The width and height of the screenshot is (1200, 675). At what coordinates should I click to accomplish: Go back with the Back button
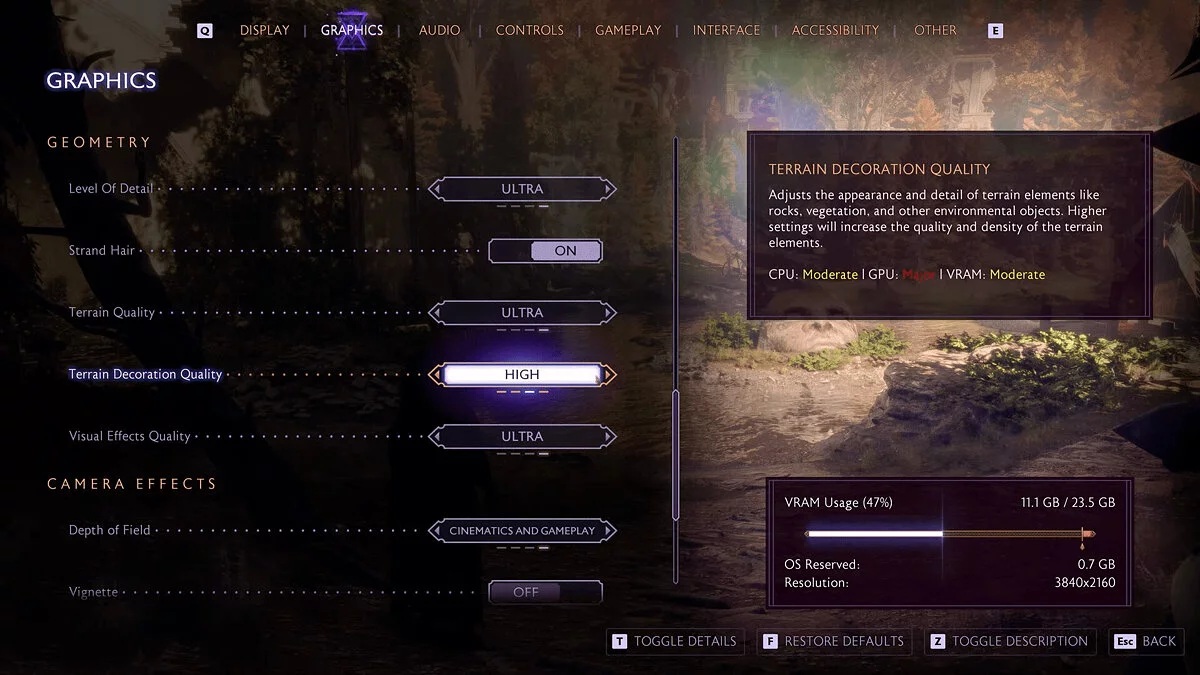1147,641
